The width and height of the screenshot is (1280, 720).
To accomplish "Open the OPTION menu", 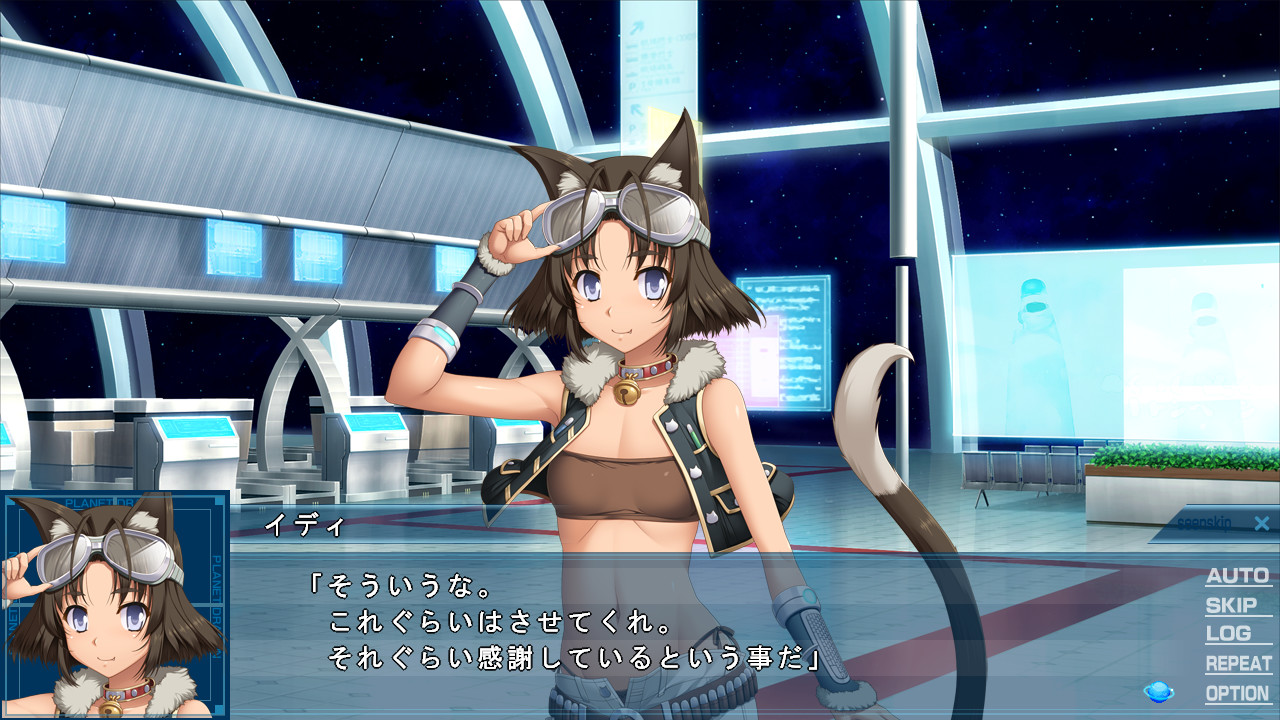I will coord(1237,693).
